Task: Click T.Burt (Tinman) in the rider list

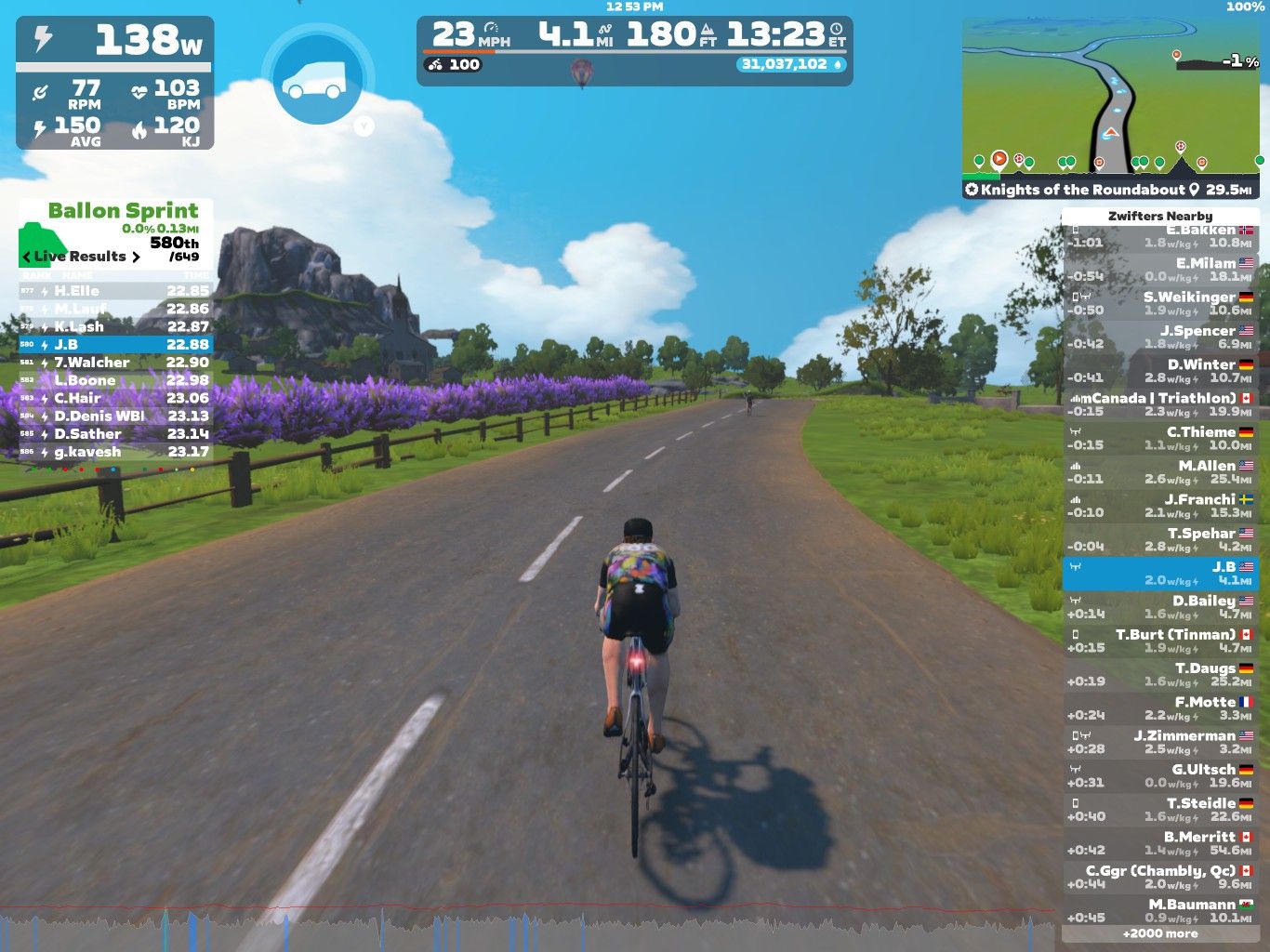Action: 1159,641
